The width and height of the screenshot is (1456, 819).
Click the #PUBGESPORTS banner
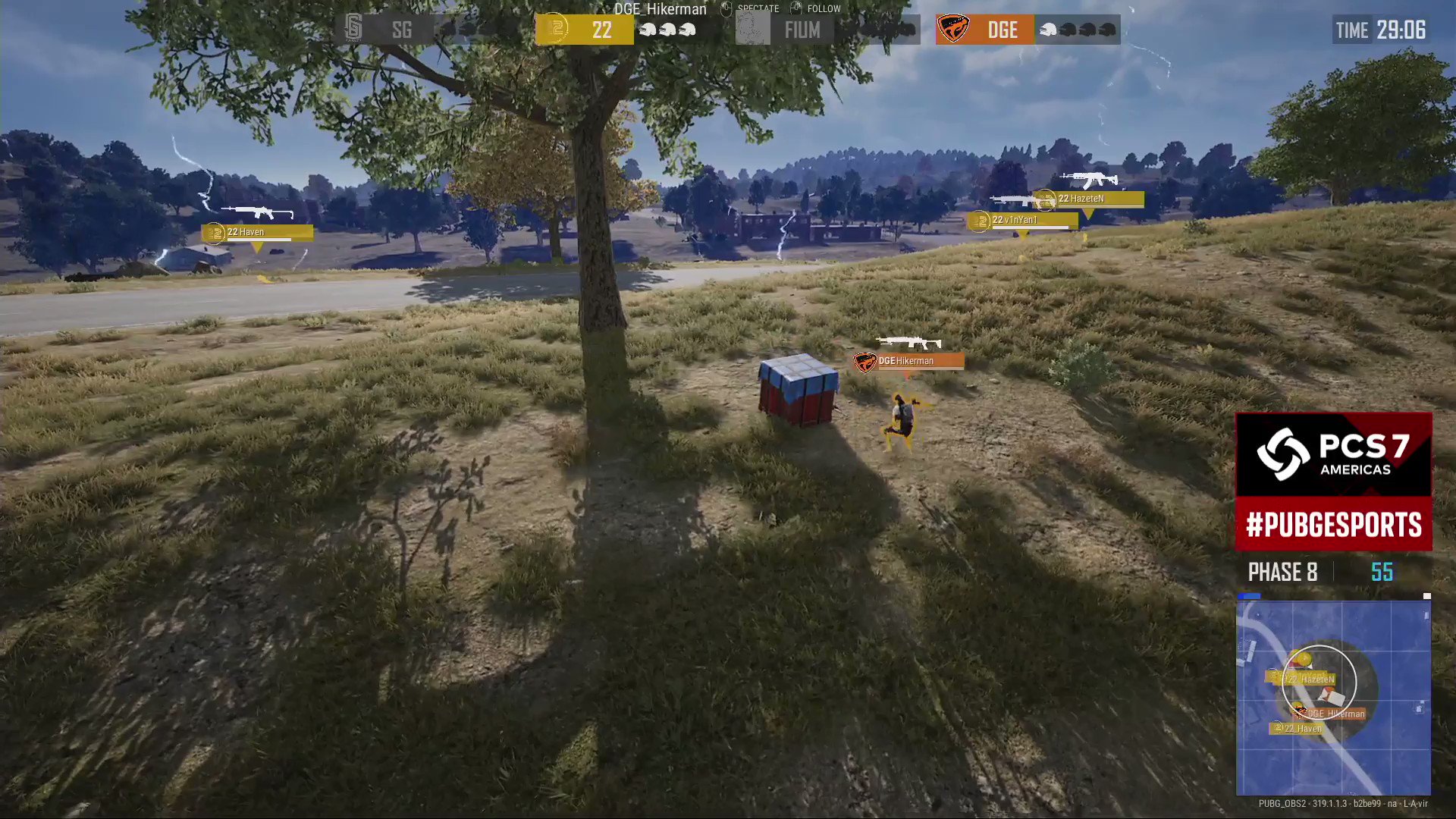1333,525
